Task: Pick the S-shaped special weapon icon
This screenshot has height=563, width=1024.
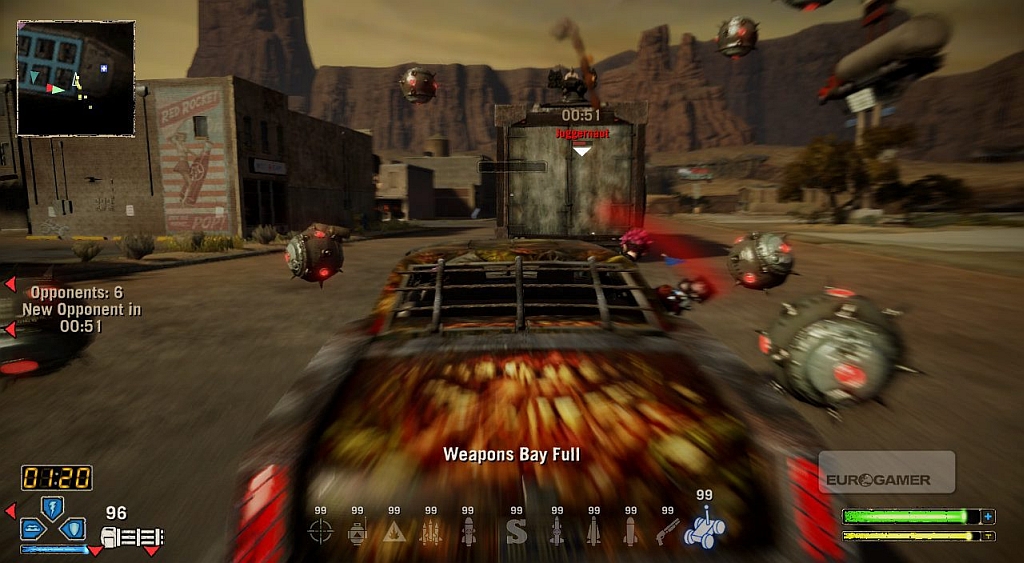Action: [516, 532]
